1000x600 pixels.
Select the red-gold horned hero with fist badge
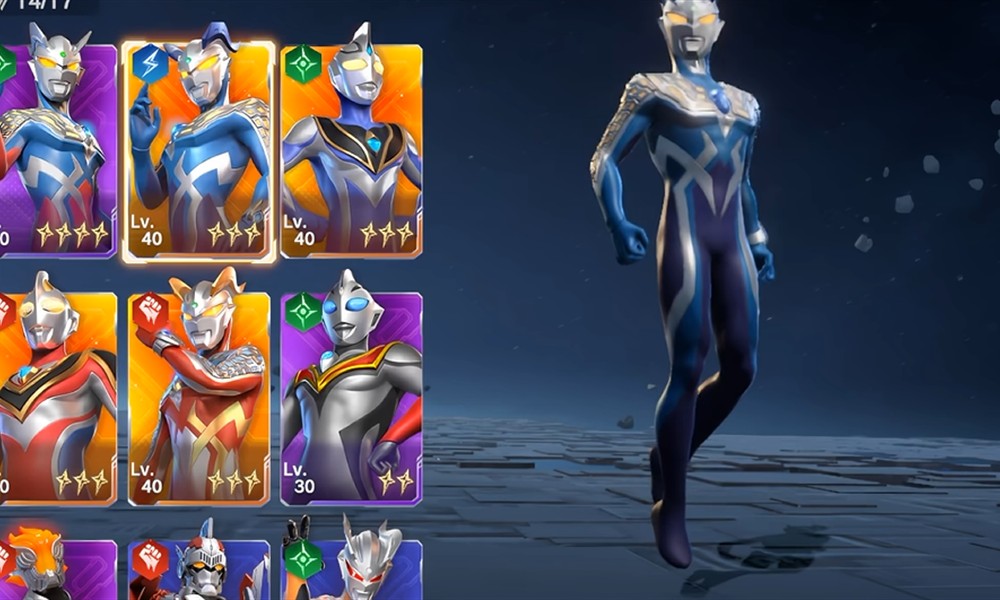pos(198,397)
